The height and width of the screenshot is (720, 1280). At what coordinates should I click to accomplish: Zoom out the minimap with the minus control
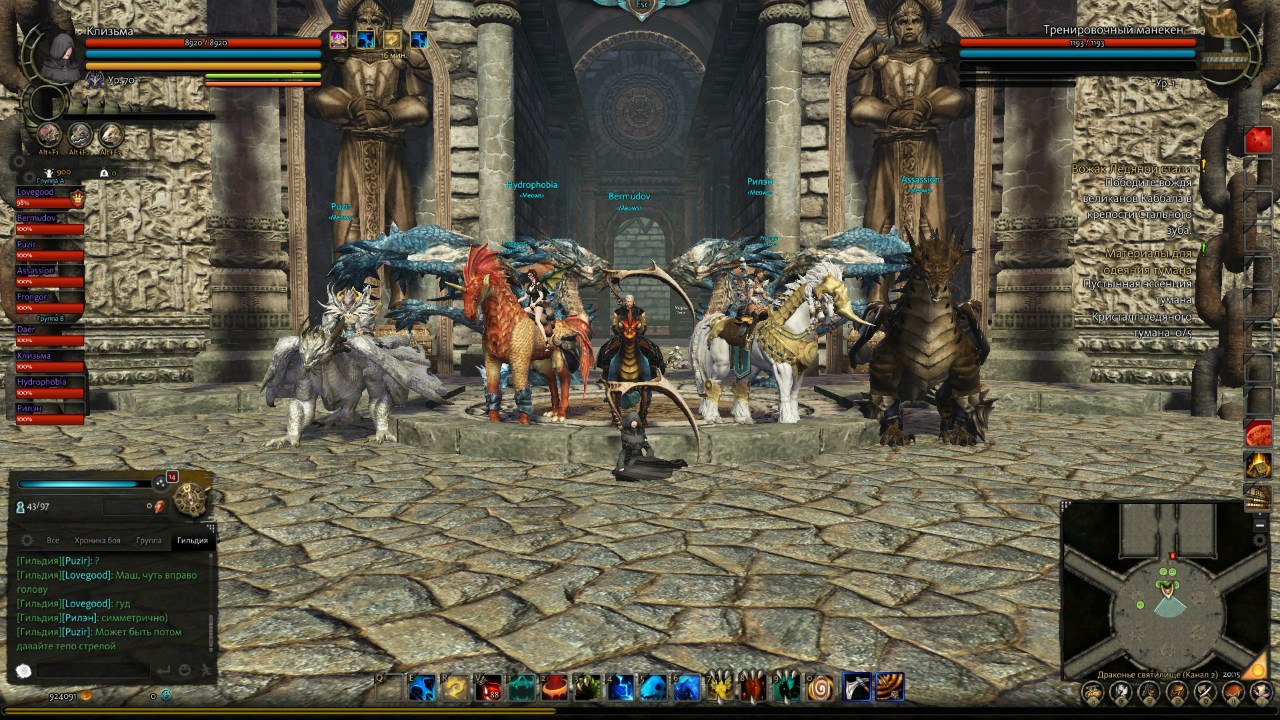point(1259,525)
